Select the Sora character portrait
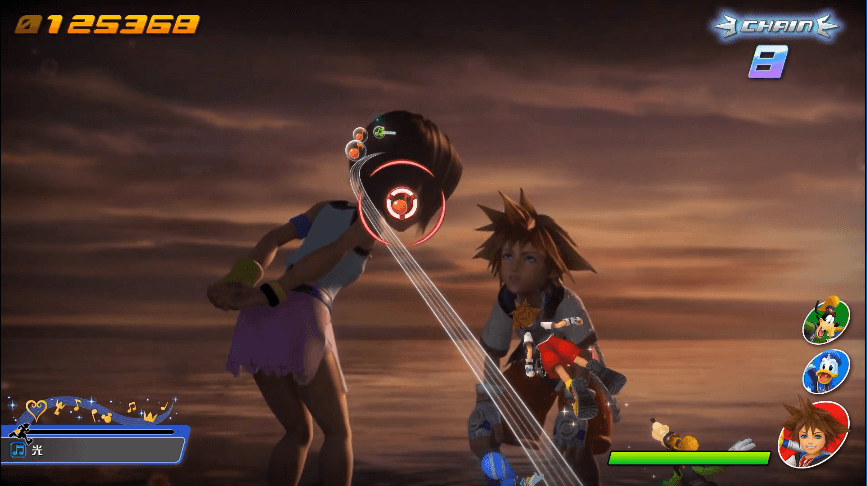The height and width of the screenshot is (486, 867). (813, 433)
